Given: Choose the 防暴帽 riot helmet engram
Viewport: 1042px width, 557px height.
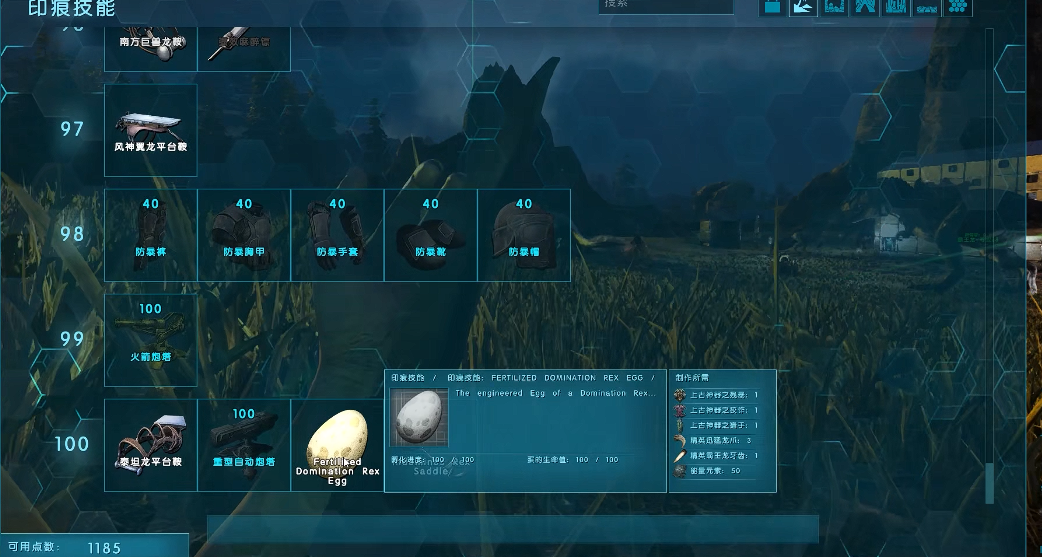Looking at the screenshot, I should coord(524,235).
